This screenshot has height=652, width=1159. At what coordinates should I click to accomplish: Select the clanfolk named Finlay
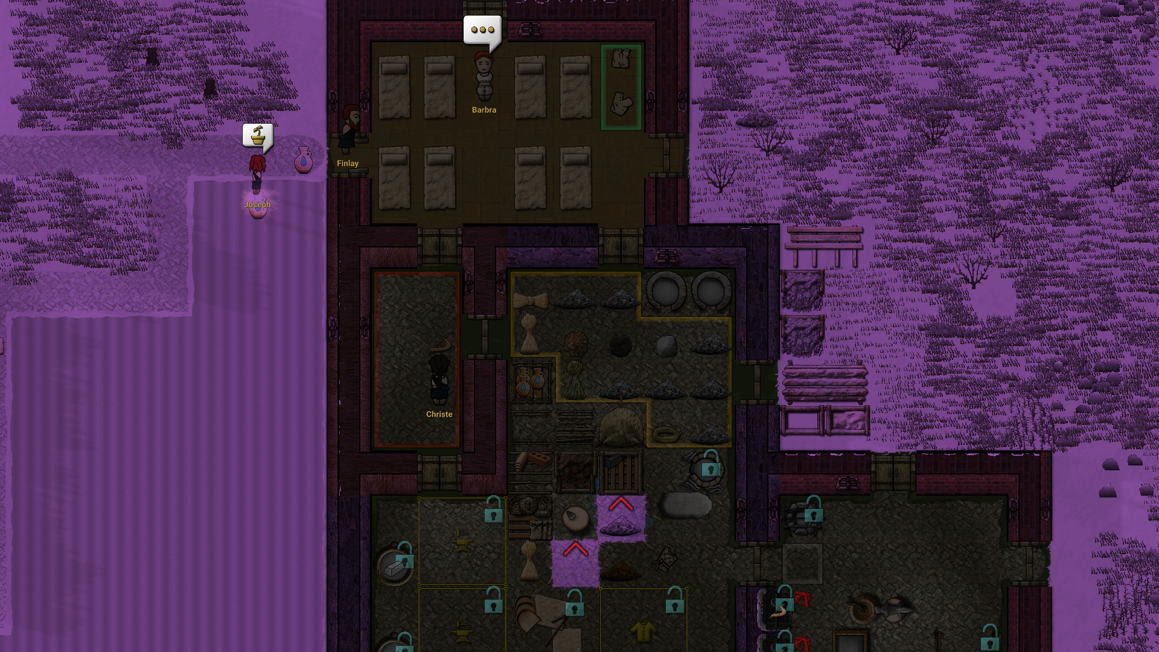349,131
